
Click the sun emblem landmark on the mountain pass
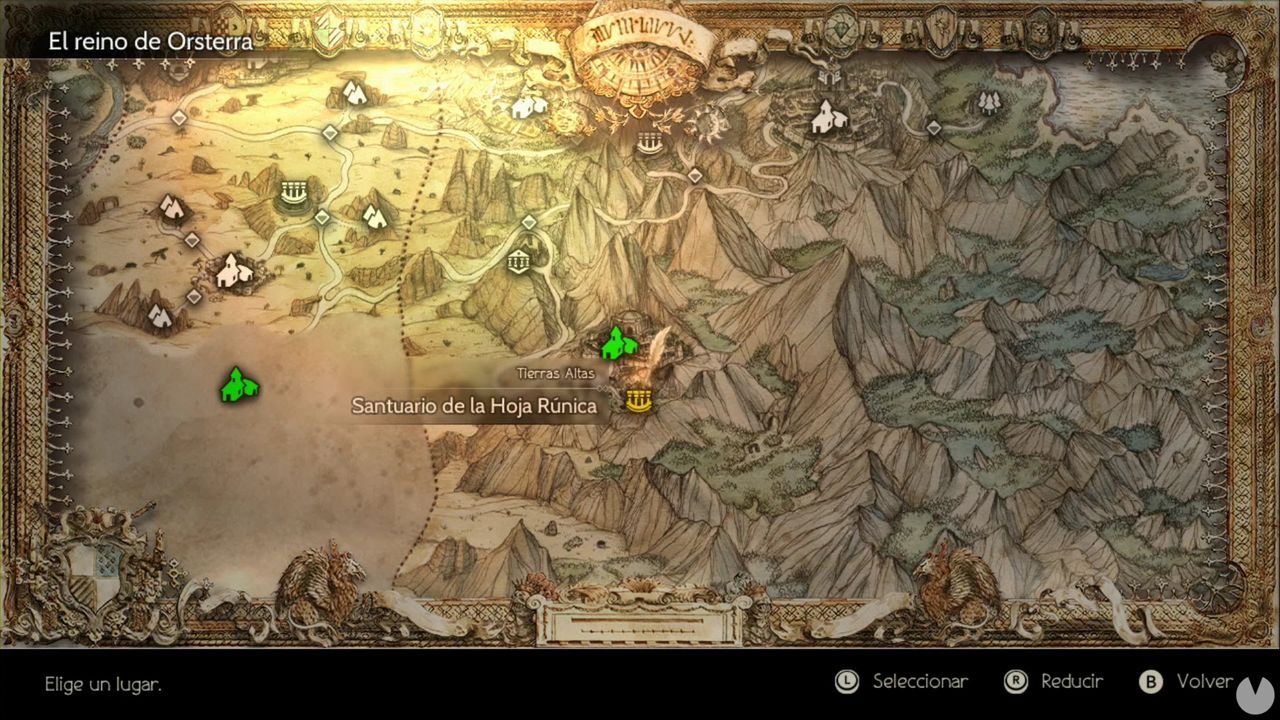pyautogui.click(x=709, y=123)
